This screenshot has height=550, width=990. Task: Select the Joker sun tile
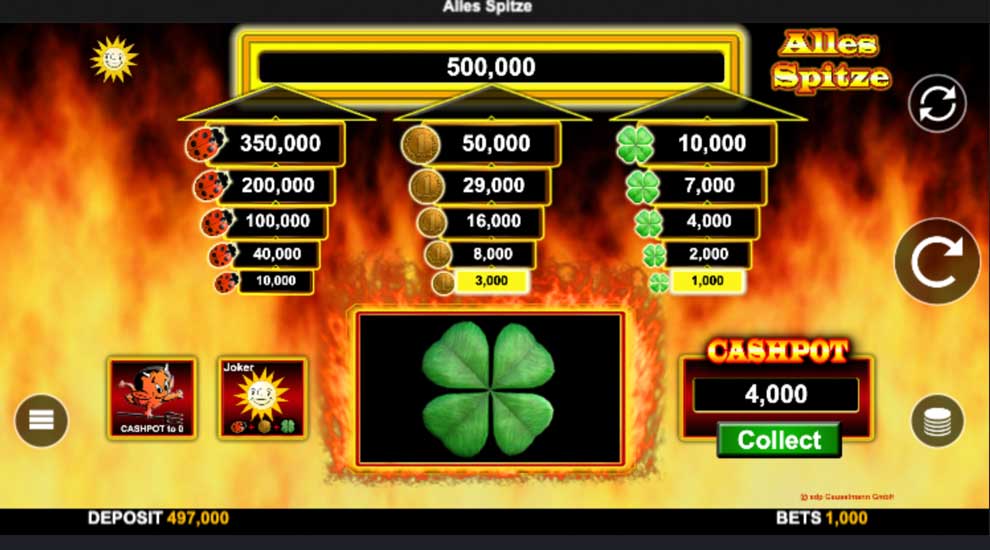262,398
